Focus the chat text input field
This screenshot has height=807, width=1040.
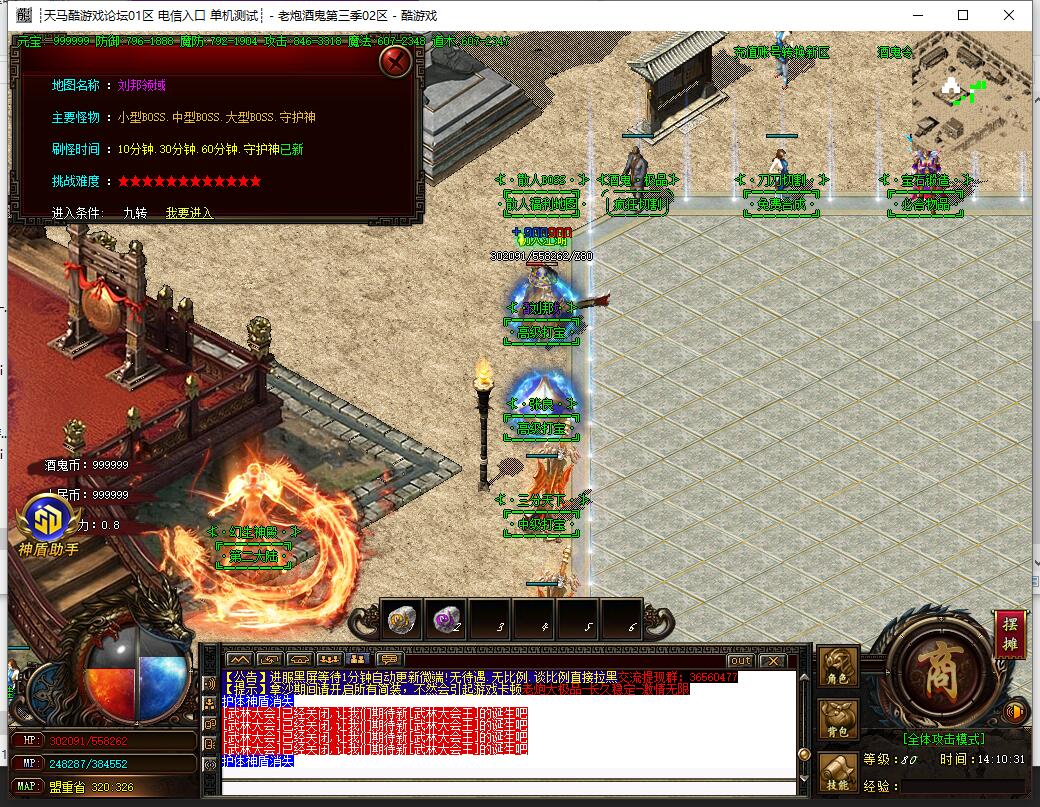(x=508, y=787)
